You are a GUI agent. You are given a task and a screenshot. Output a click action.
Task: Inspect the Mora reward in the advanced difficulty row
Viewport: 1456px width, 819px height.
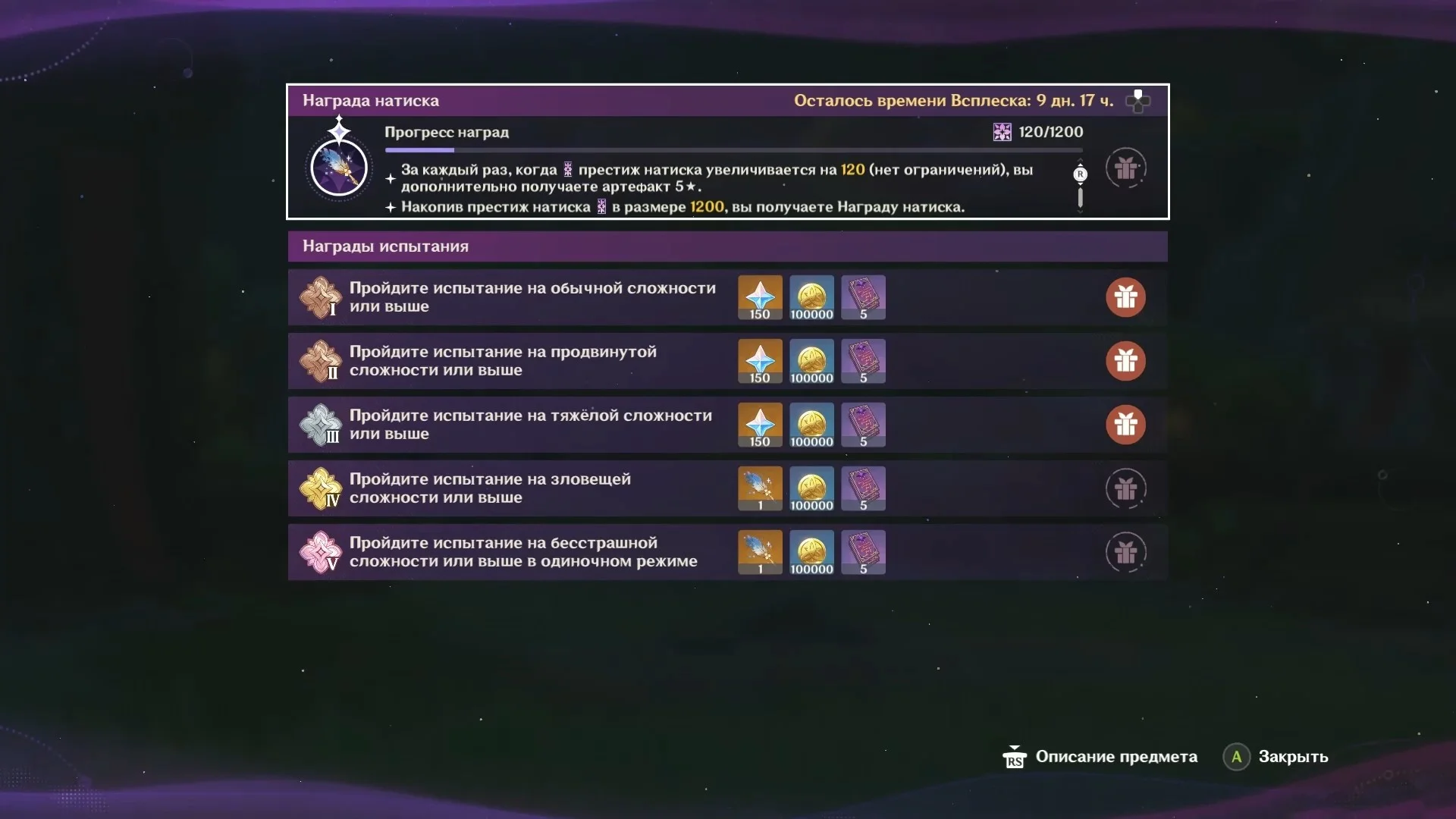coord(811,361)
